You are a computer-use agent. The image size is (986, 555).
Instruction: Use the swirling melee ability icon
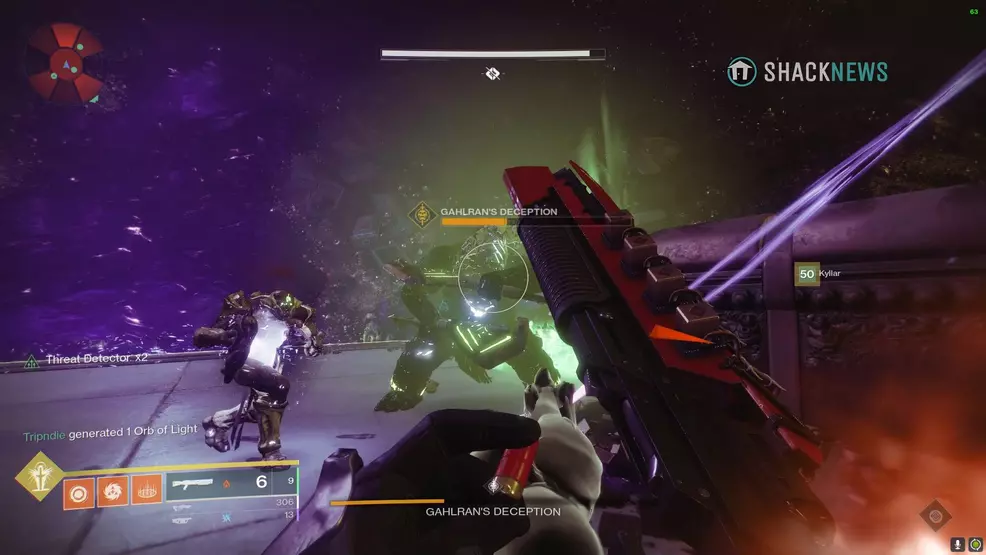pyautogui.click(x=113, y=491)
